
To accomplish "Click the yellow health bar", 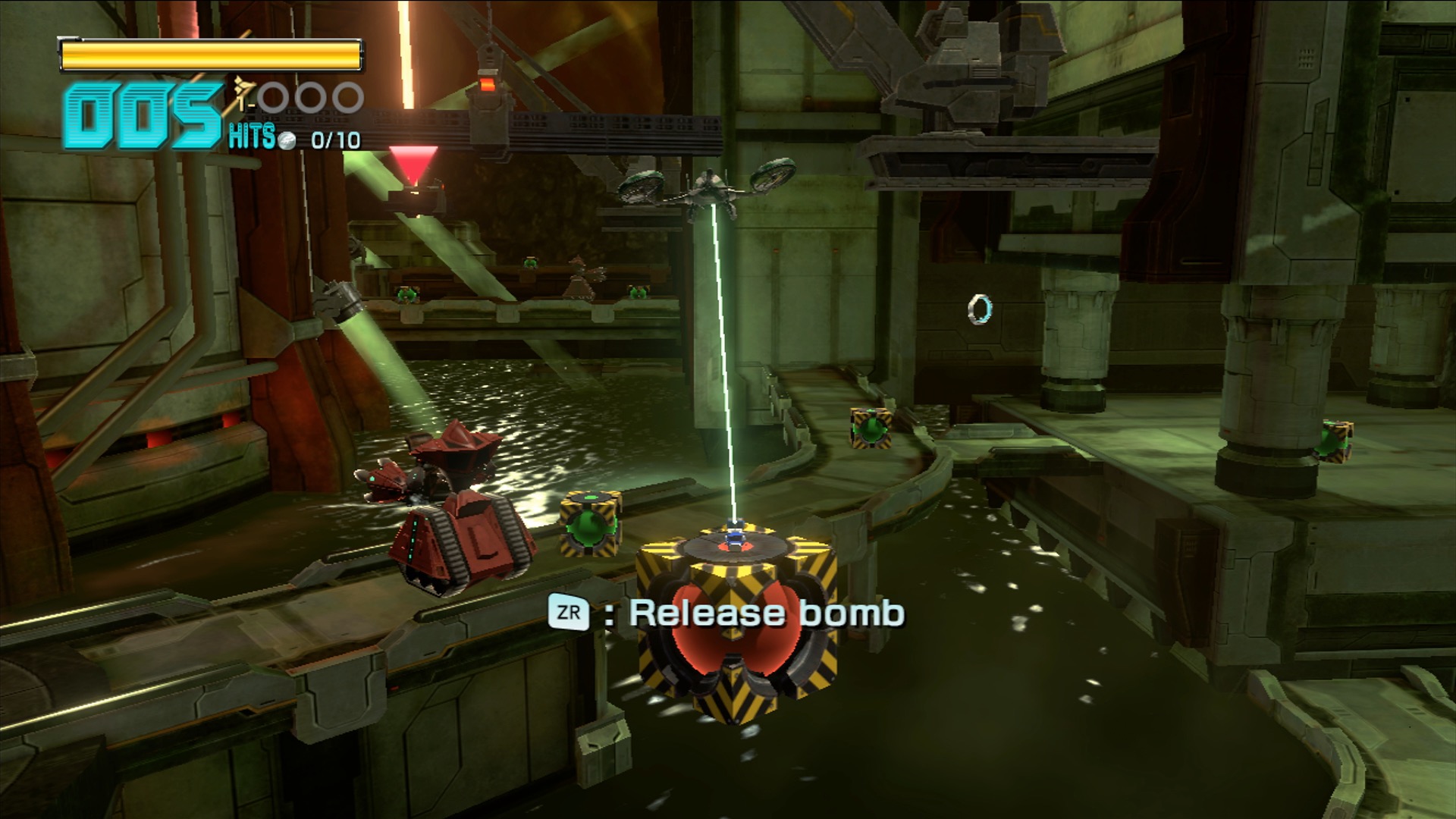I will (x=212, y=53).
